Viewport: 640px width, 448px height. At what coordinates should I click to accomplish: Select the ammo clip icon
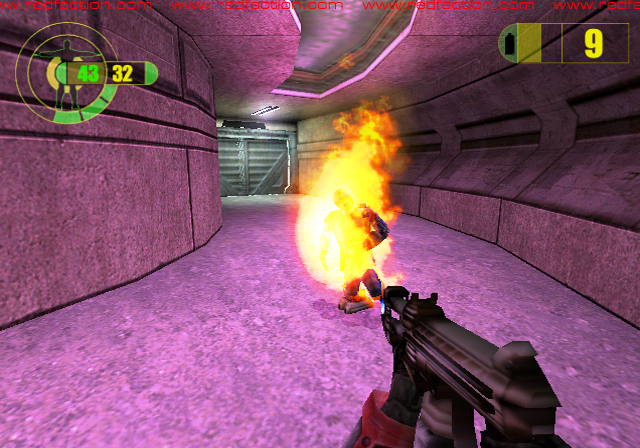point(508,45)
